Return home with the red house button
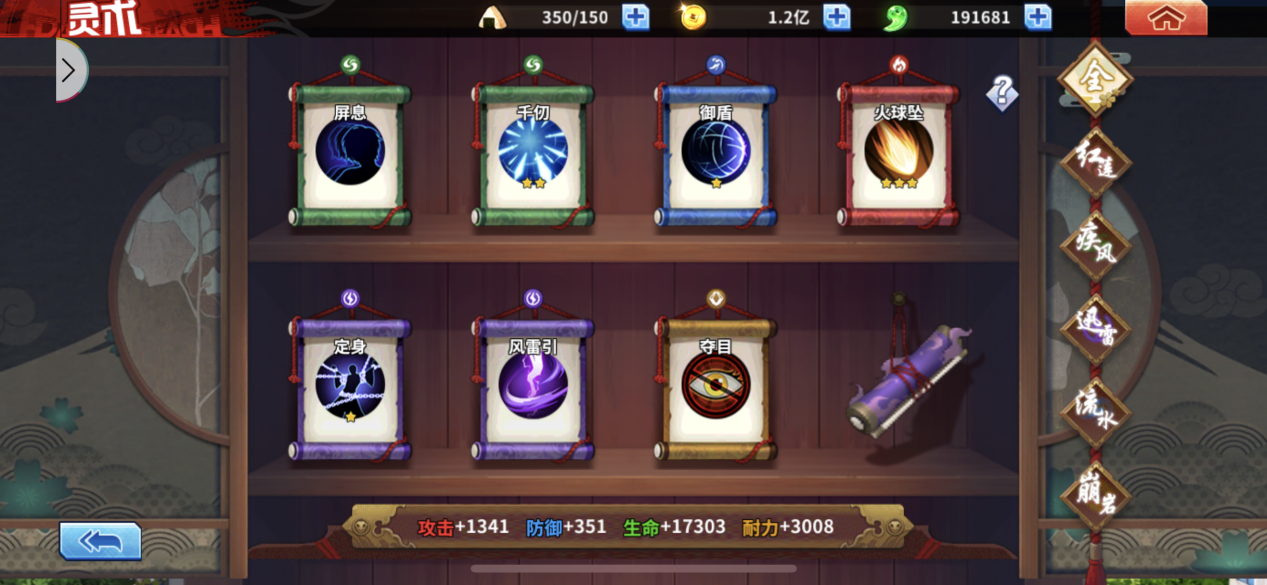 [x=1166, y=18]
